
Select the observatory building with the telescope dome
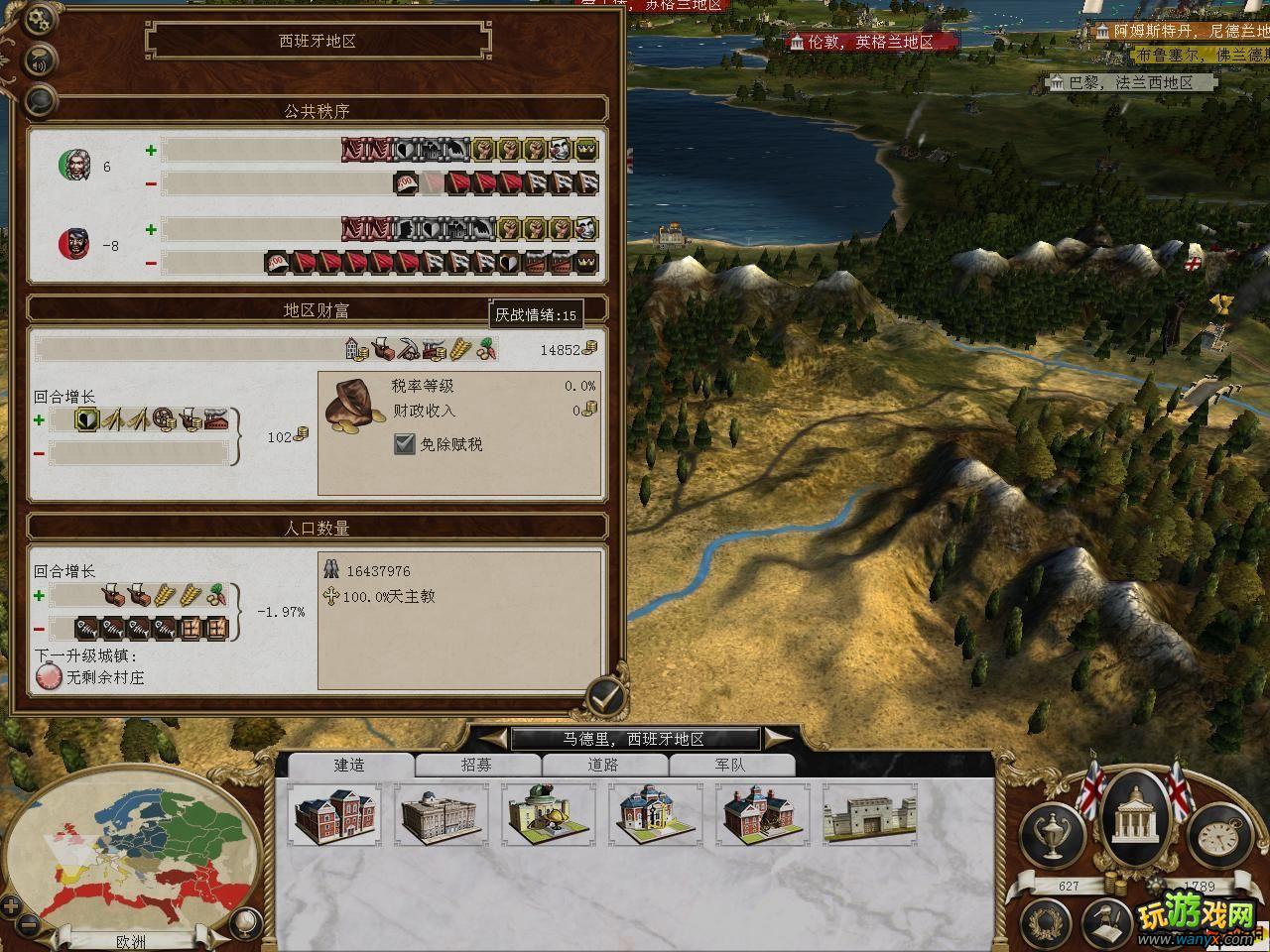click(x=549, y=815)
